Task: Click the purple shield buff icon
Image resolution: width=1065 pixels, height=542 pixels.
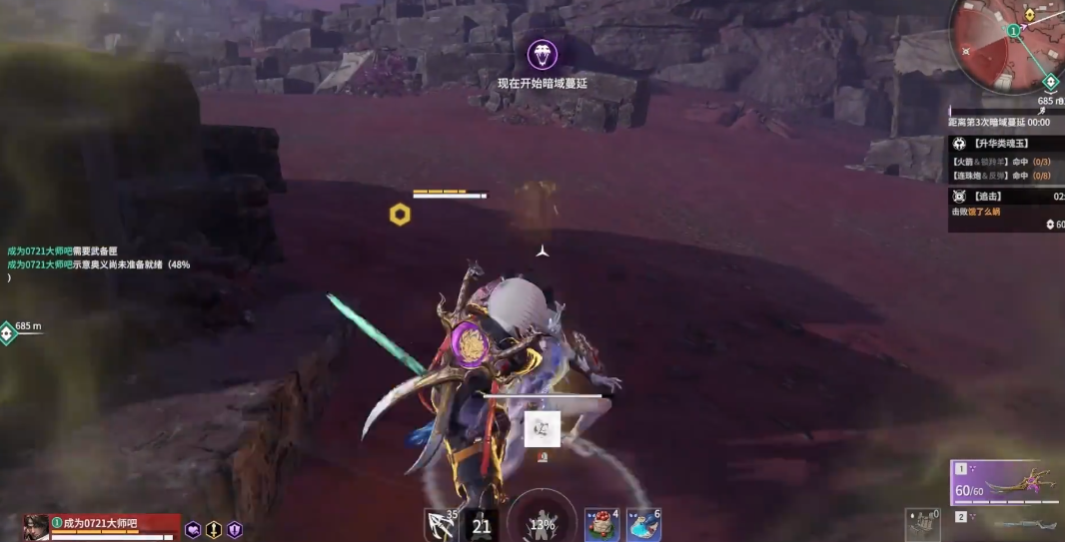Action: click(x=235, y=530)
